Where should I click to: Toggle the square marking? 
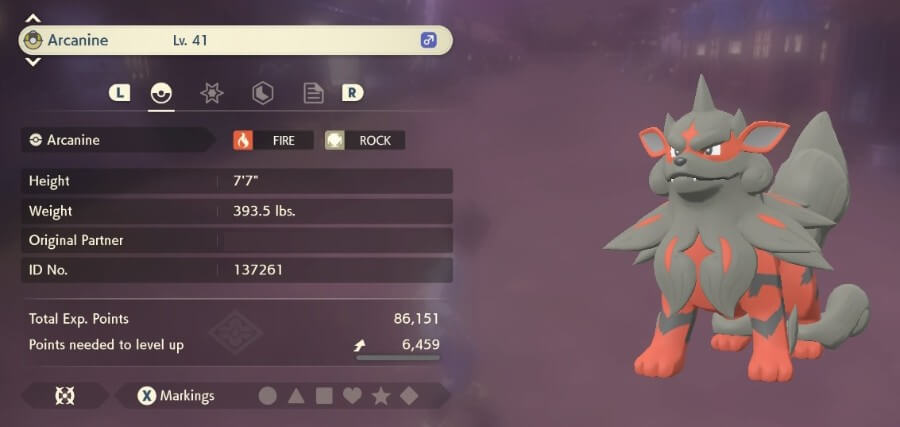click(324, 396)
